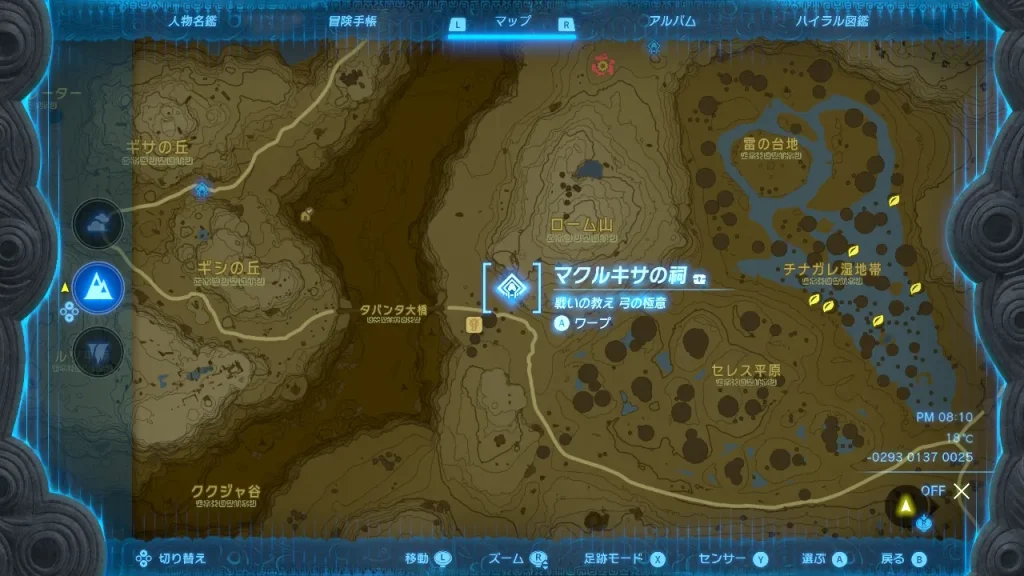Open the ハイラル図鑑 compendium tab
The image size is (1024, 576).
click(832, 21)
